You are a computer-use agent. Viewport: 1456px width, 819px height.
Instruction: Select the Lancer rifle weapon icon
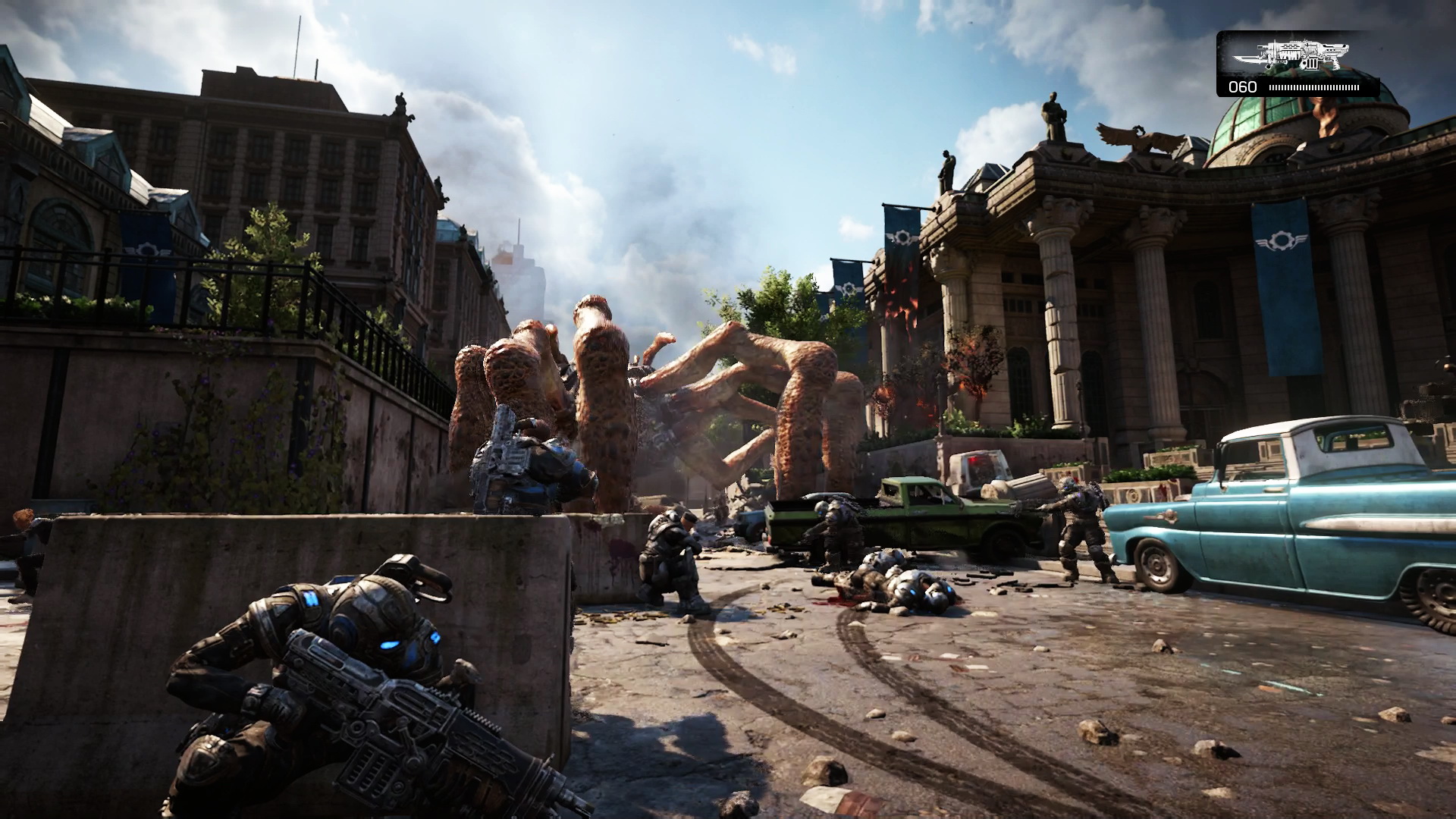pyautogui.click(x=1291, y=55)
